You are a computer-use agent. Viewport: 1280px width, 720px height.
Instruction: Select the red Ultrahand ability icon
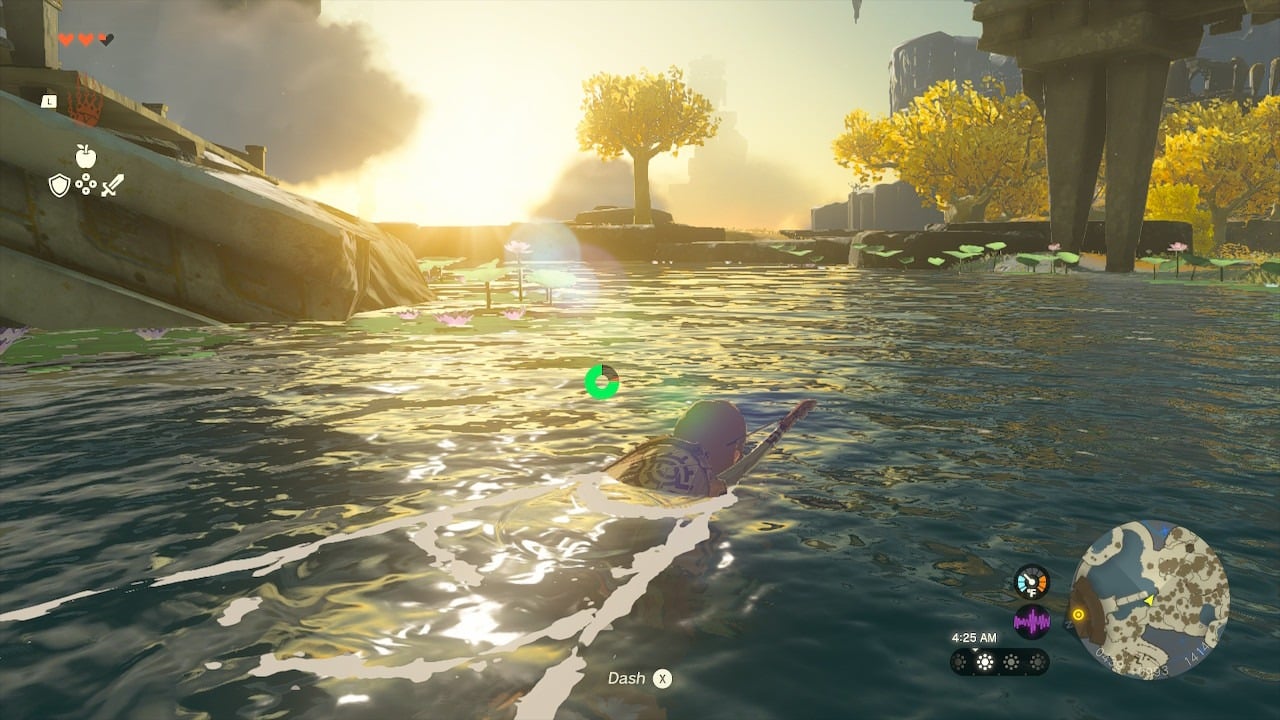point(84,105)
